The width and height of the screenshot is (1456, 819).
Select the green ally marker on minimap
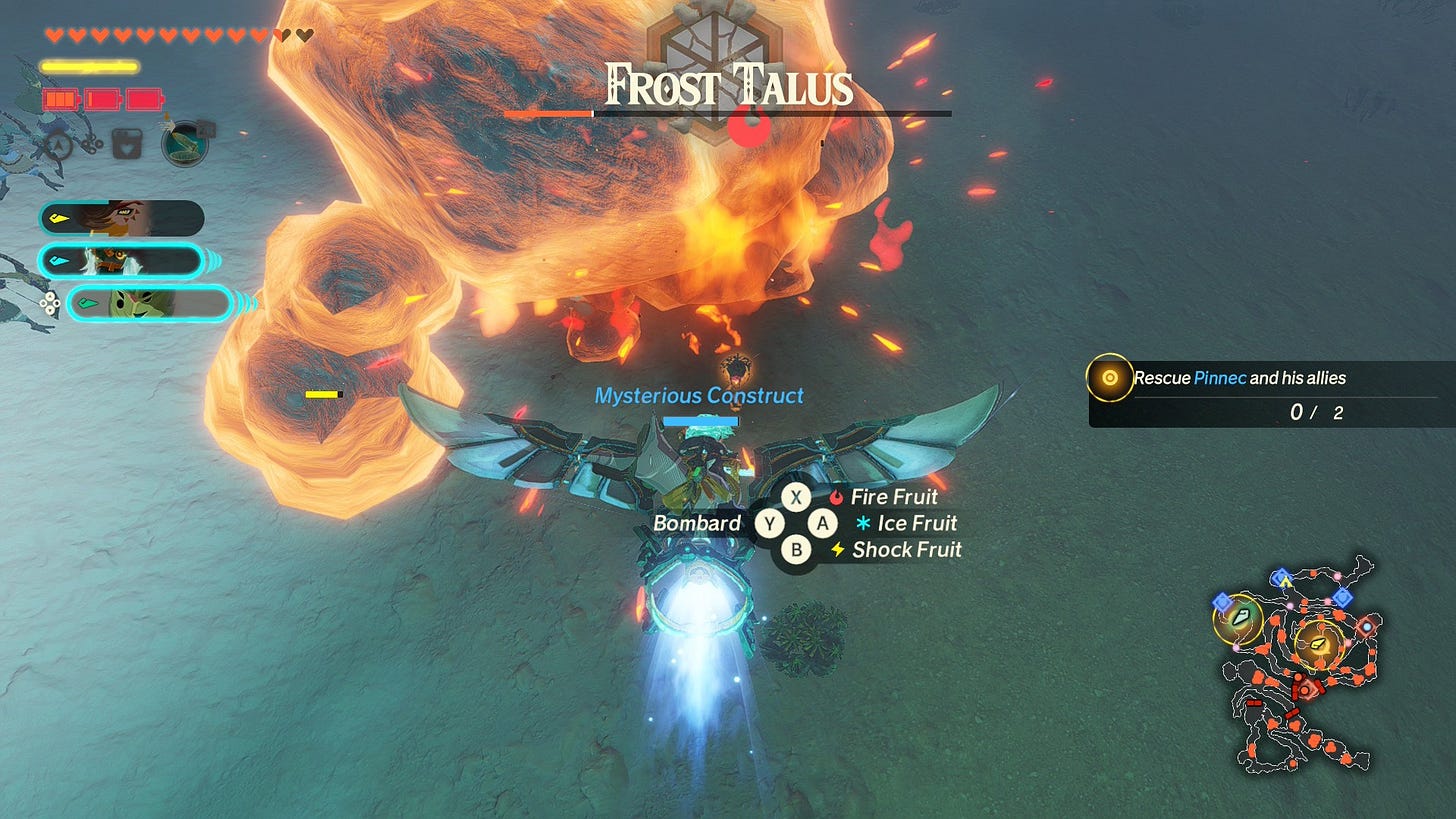[x=1238, y=618]
